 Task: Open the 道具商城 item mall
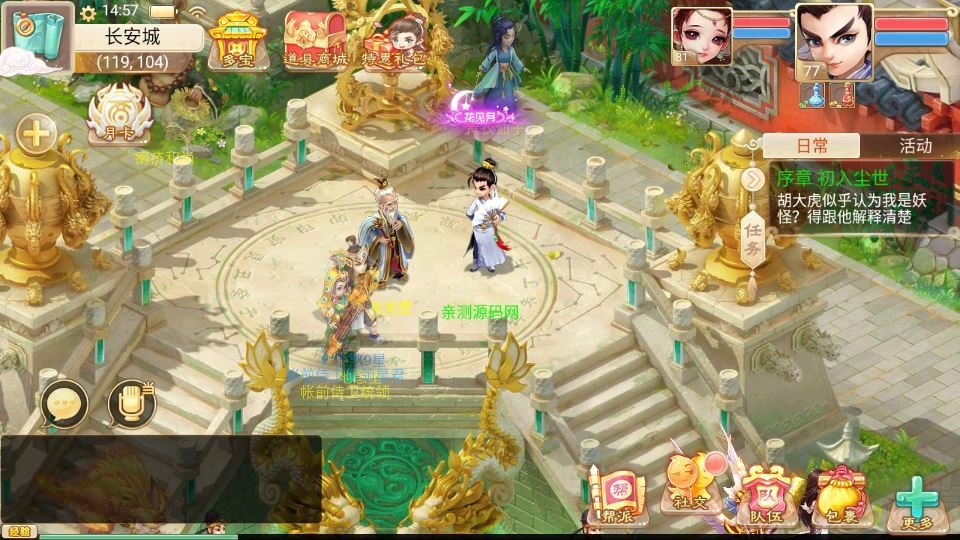pos(315,40)
